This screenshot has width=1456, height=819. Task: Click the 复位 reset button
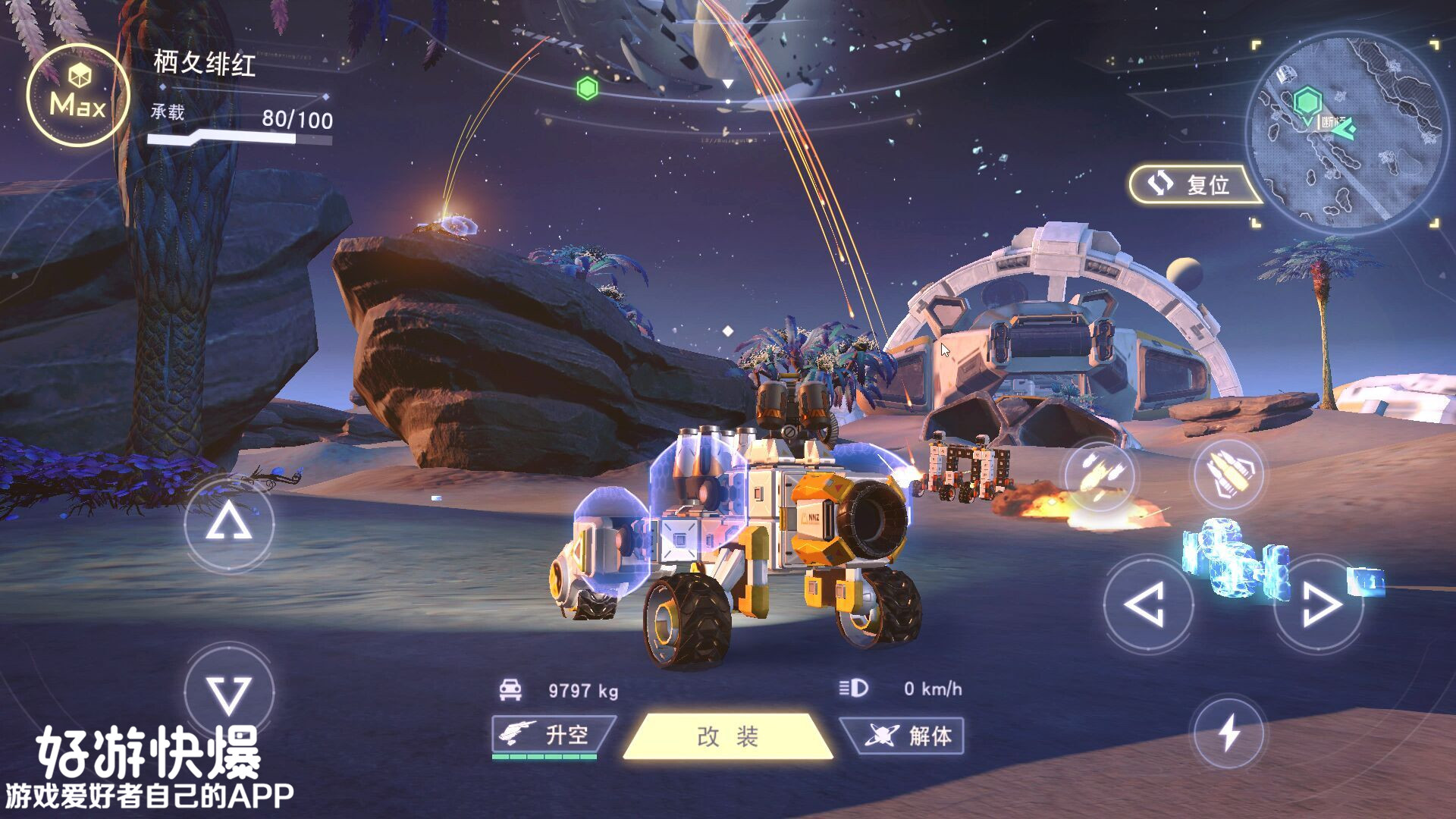(1192, 184)
